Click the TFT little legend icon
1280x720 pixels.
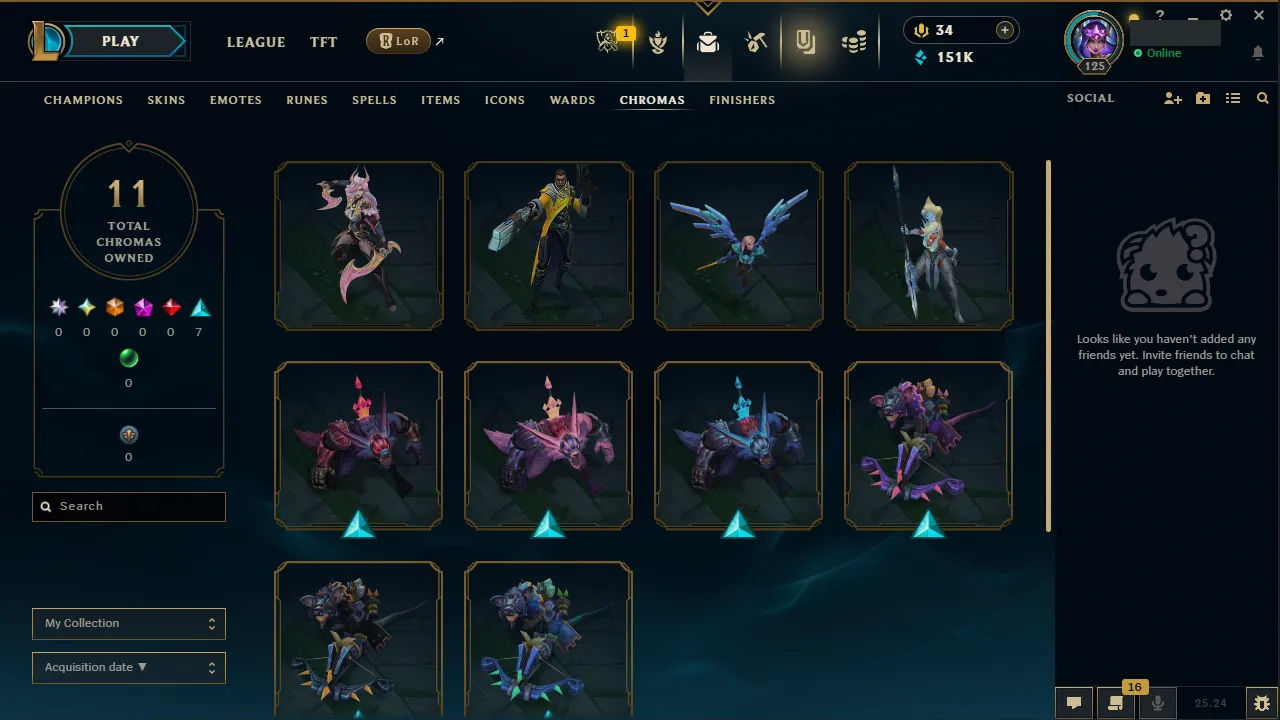coord(659,42)
